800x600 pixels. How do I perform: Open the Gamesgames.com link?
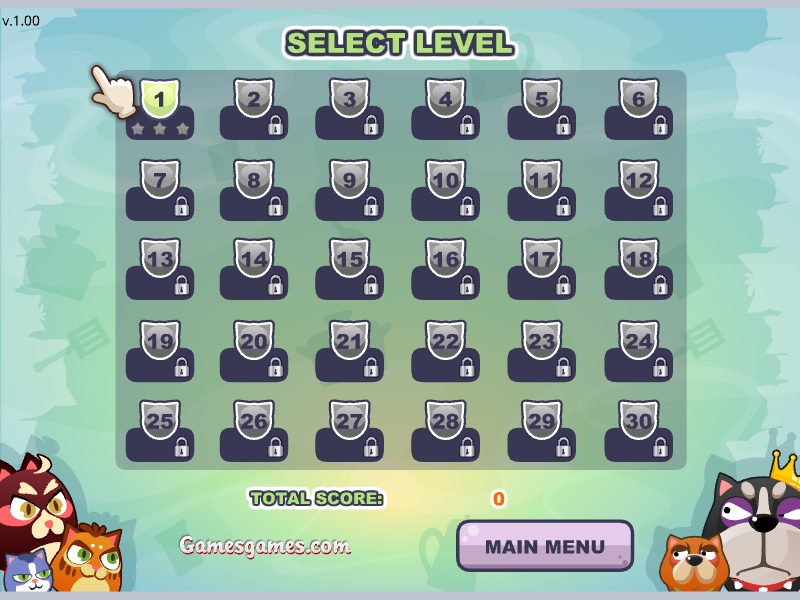click(265, 546)
